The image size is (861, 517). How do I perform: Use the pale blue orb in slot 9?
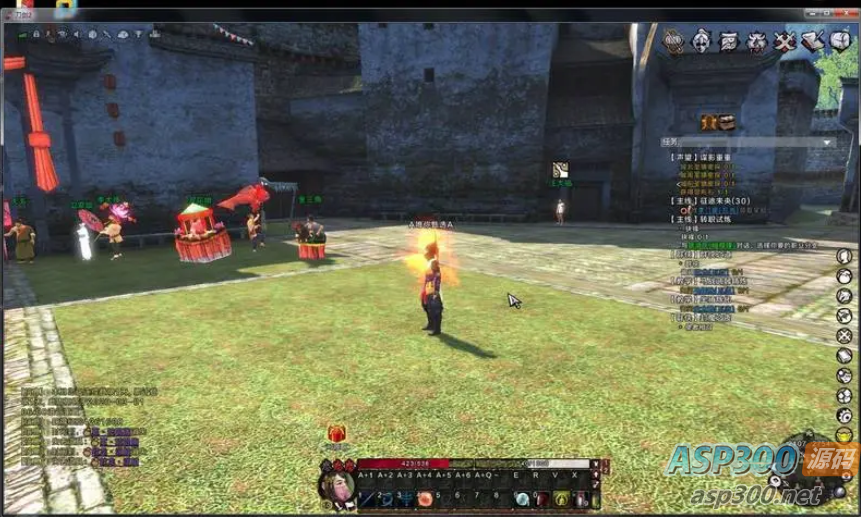(523, 498)
